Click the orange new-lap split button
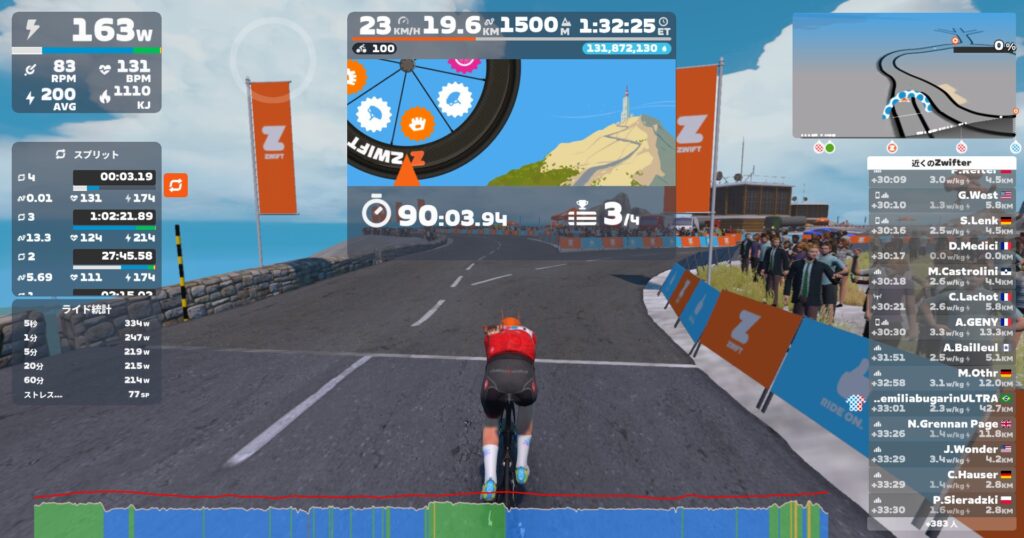1024x538 pixels. [x=176, y=185]
